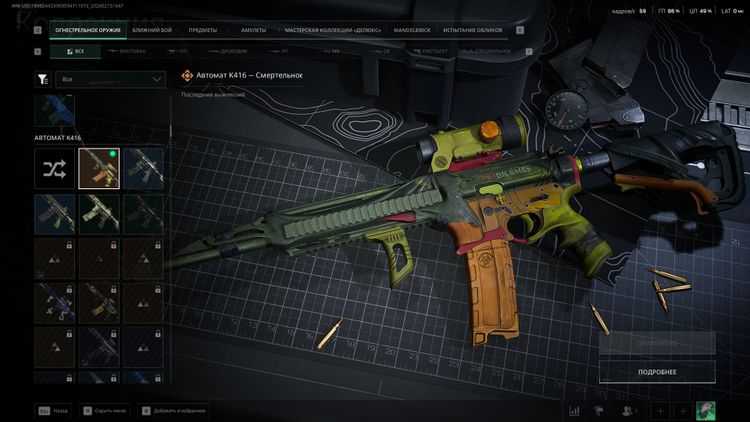Viewport: 750px width, 422px height.
Task: Select the equipped orange K416 skin thumbnail
Action: click(99, 168)
